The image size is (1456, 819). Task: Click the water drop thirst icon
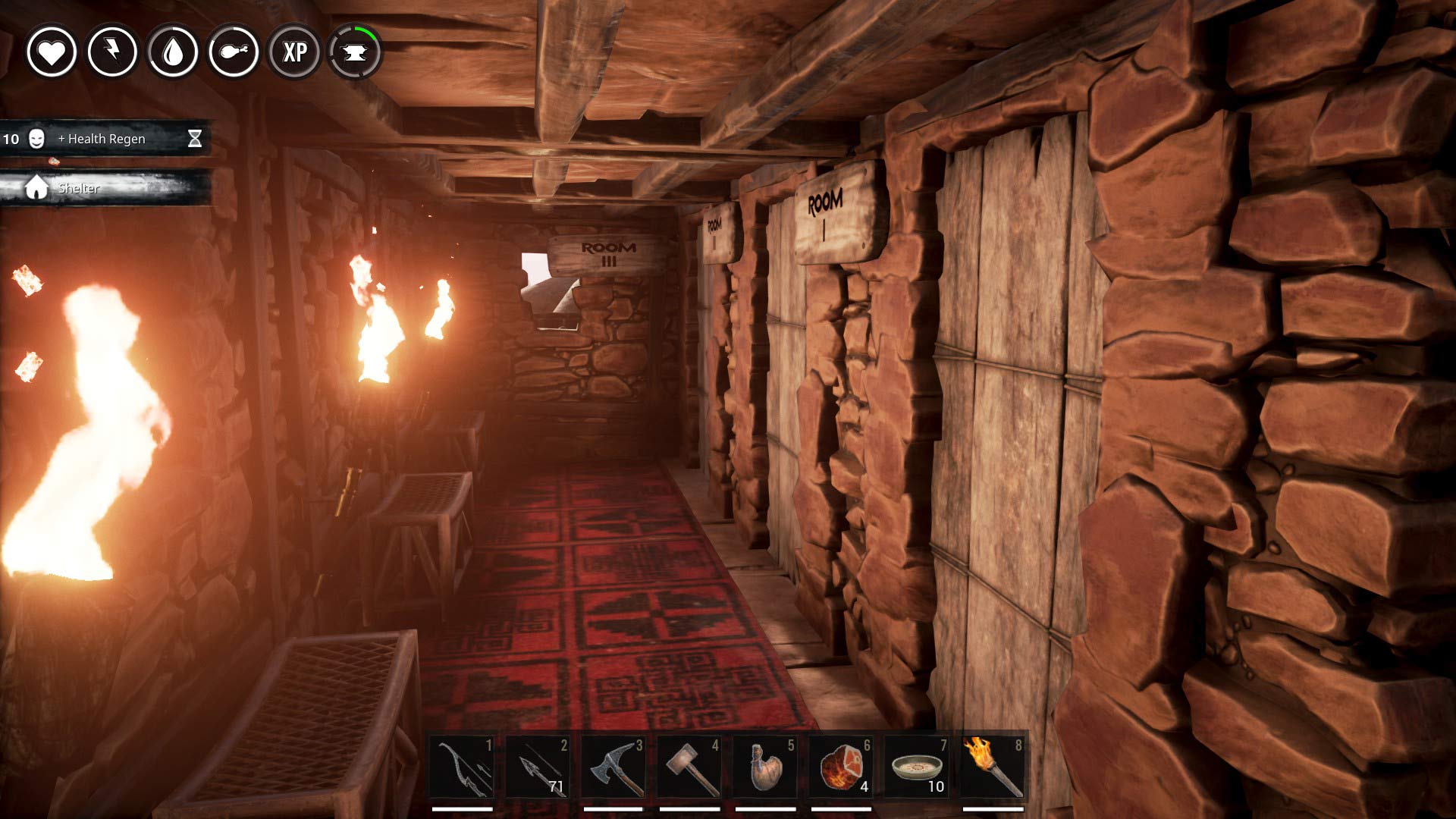pos(173,52)
